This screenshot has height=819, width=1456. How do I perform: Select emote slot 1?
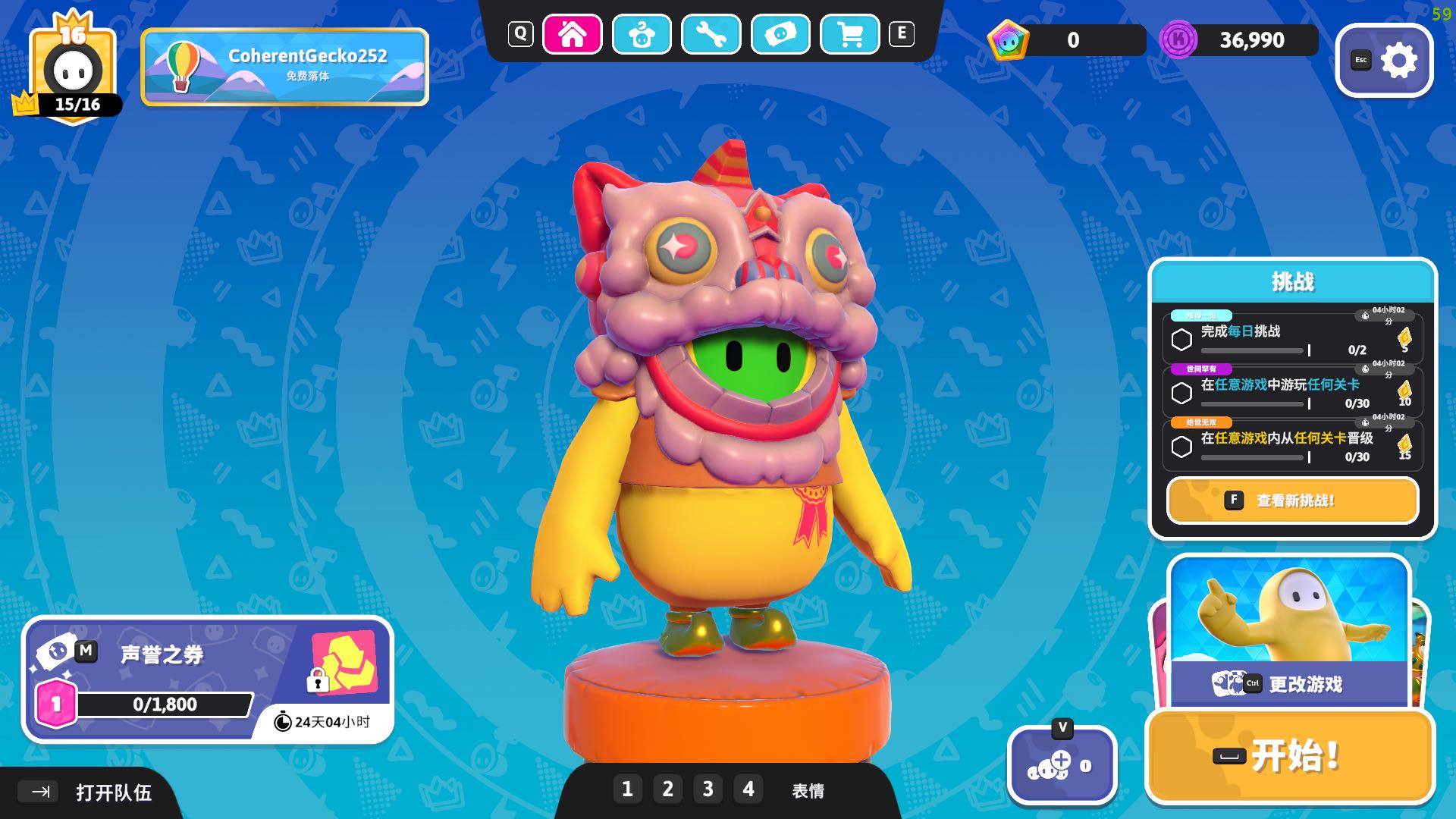click(627, 789)
